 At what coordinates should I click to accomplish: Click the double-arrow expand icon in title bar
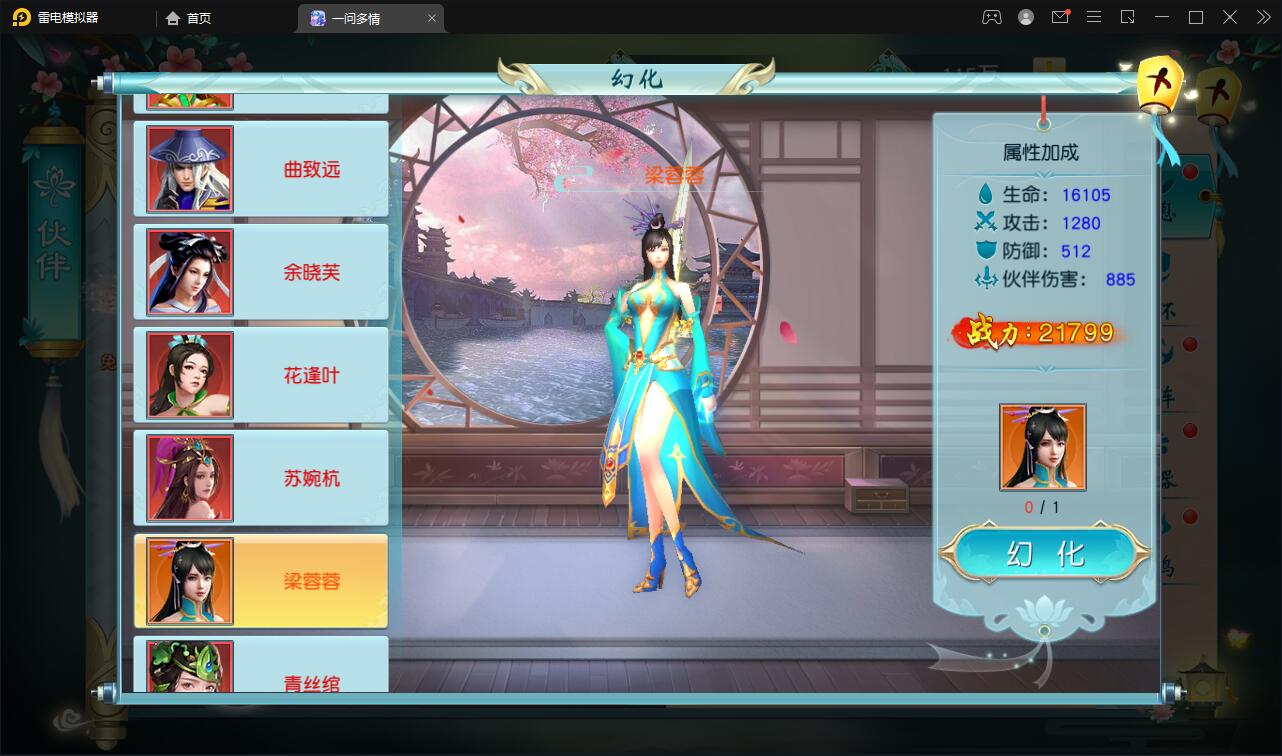(x=1262, y=17)
